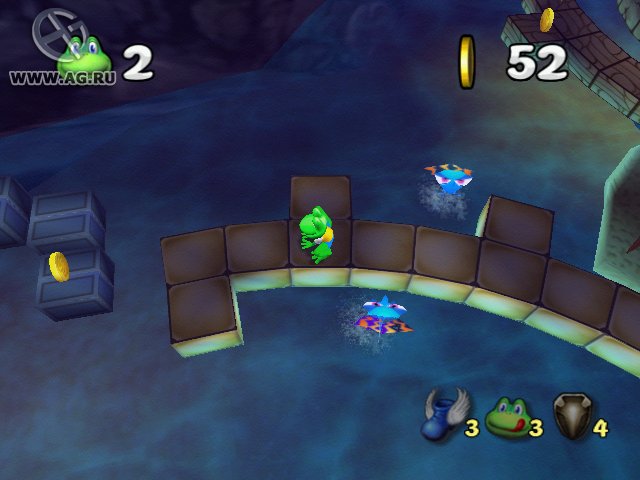Click the frog lives icon
The image size is (640, 480).
[84, 60]
